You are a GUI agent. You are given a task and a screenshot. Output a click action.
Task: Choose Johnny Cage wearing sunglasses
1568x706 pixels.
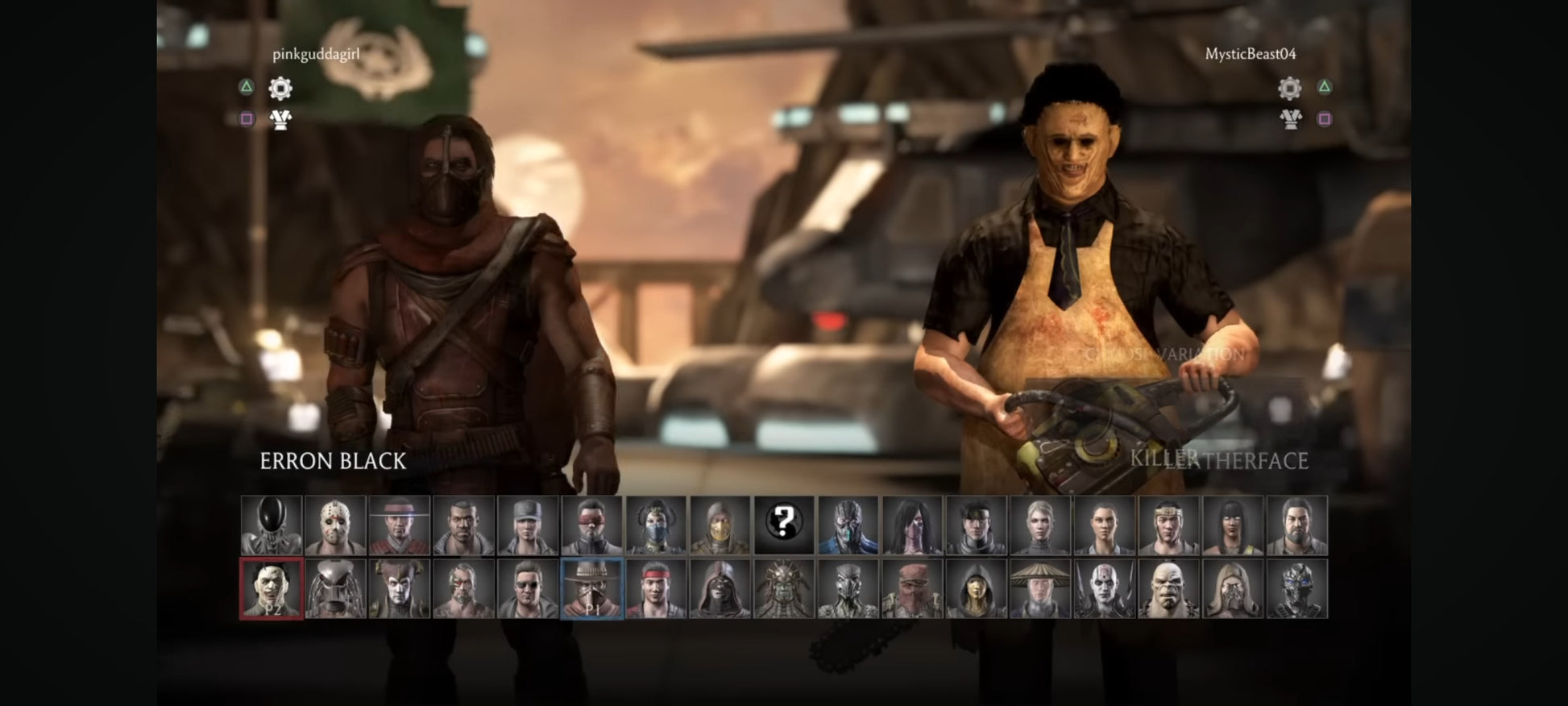tap(528, 589)
